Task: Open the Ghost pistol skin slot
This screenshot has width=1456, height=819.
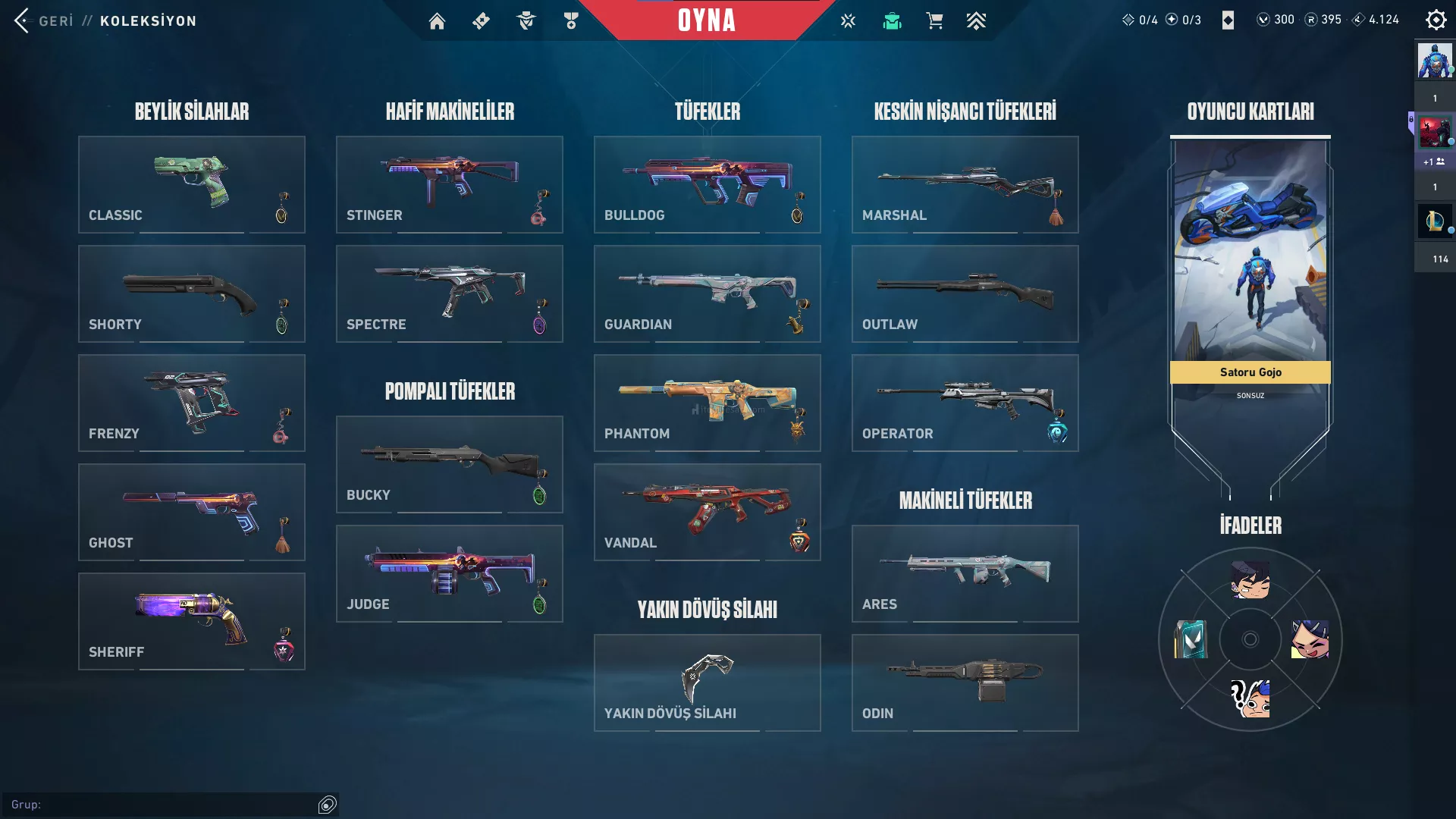Action: coord(191,512)
